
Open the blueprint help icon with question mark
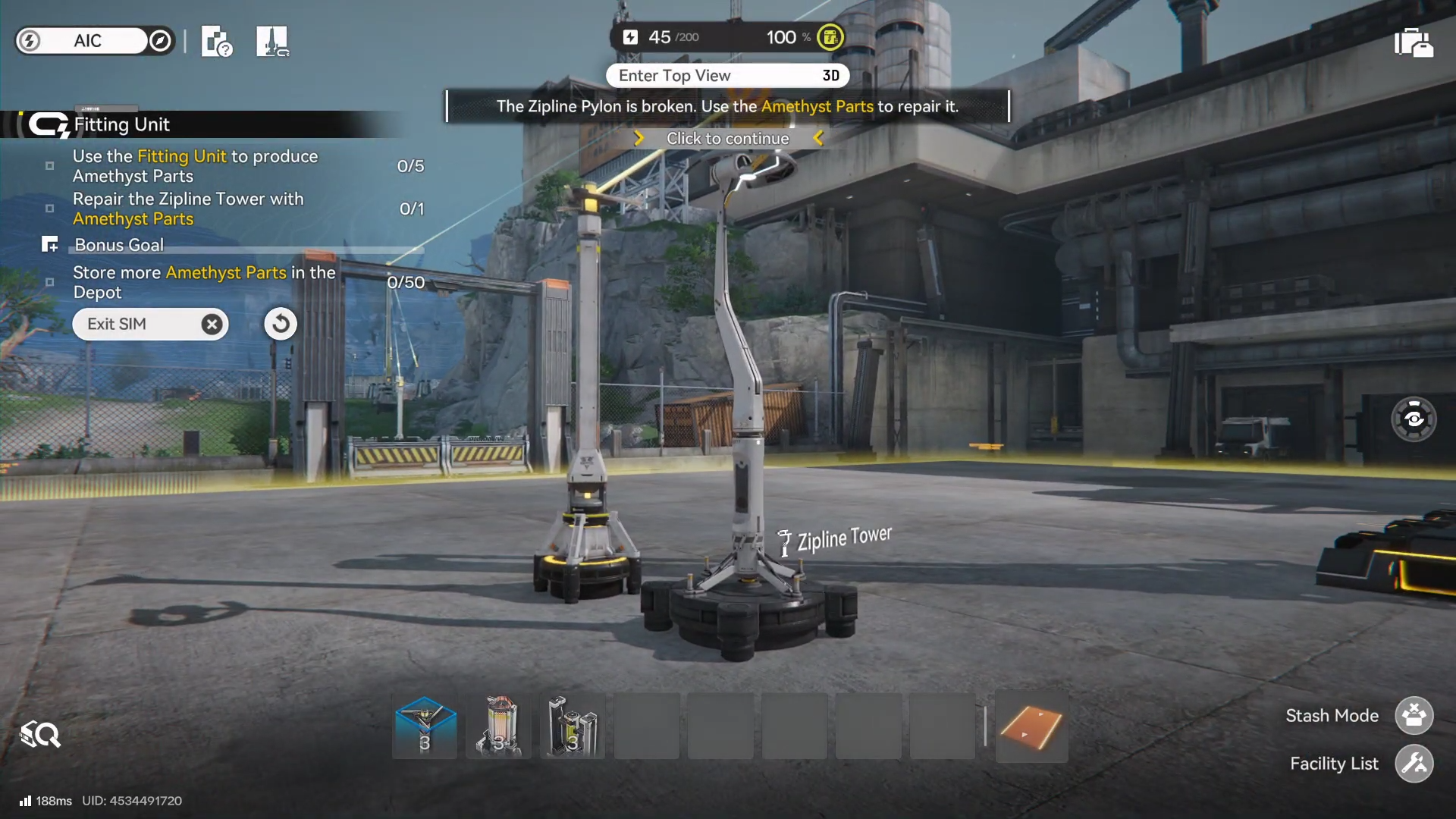216,42
